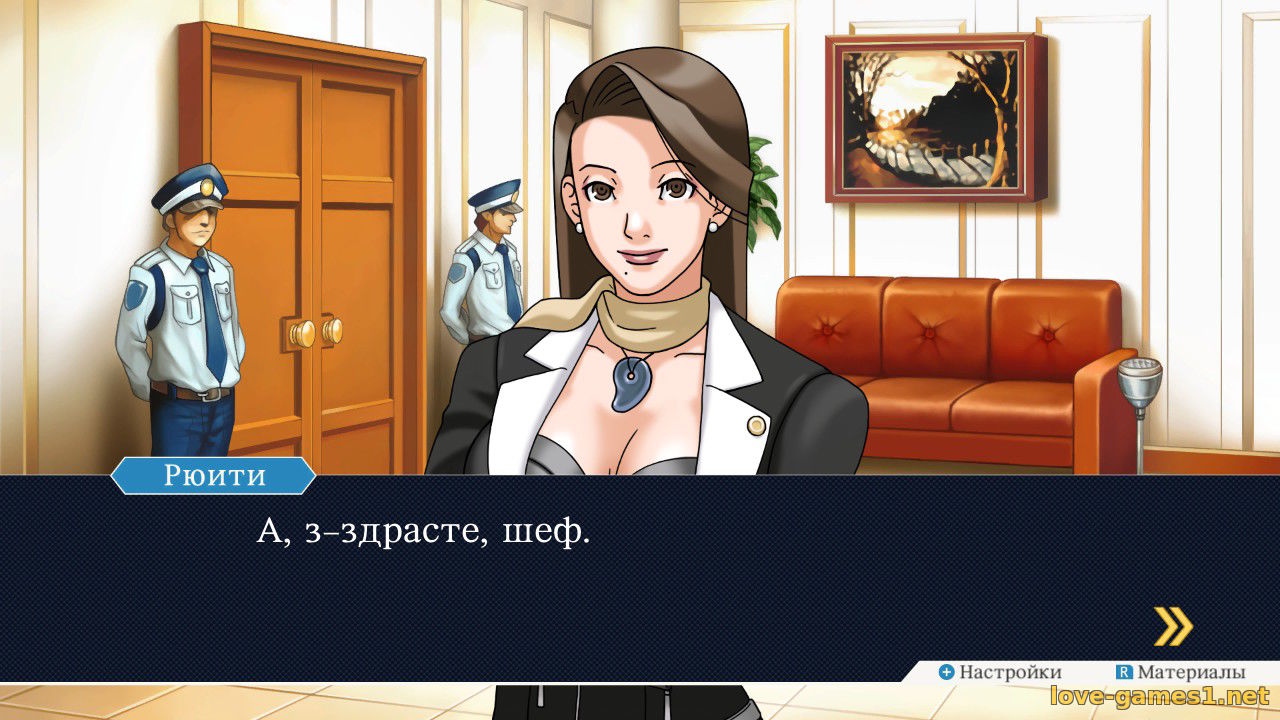Viewport: 1280px width, 720px height.
Task: Open the Настройки settings option
Action: (x=999, y=672)
